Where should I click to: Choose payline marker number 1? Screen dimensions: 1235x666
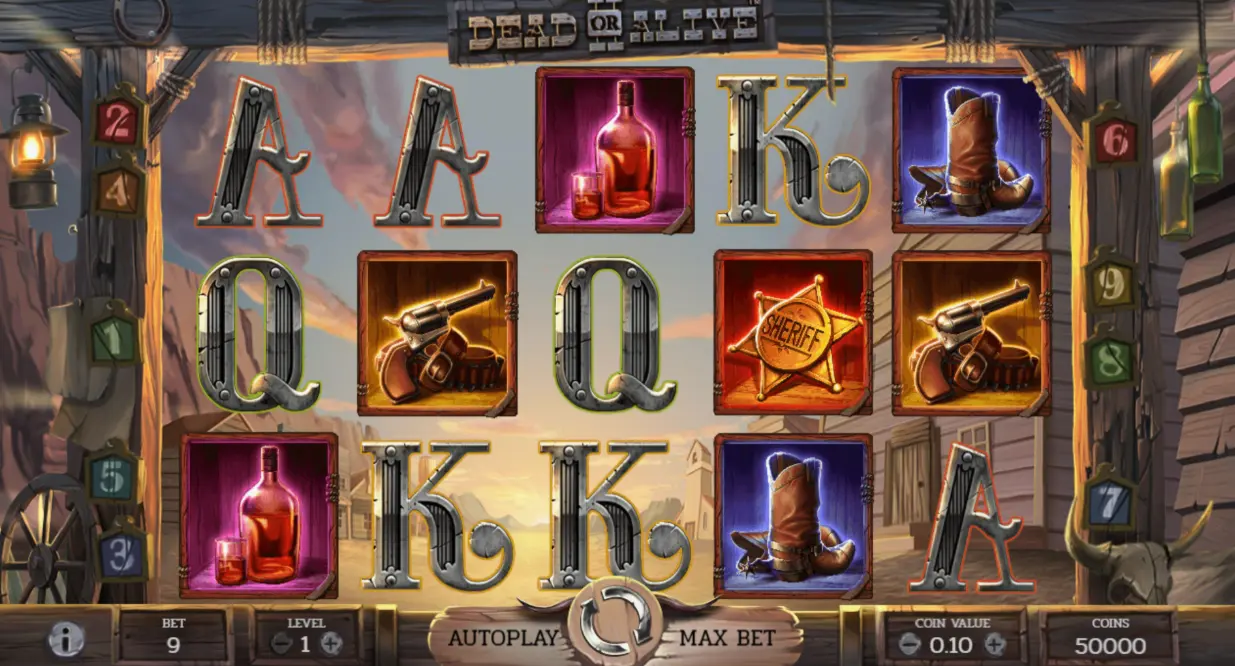point(115,339)
